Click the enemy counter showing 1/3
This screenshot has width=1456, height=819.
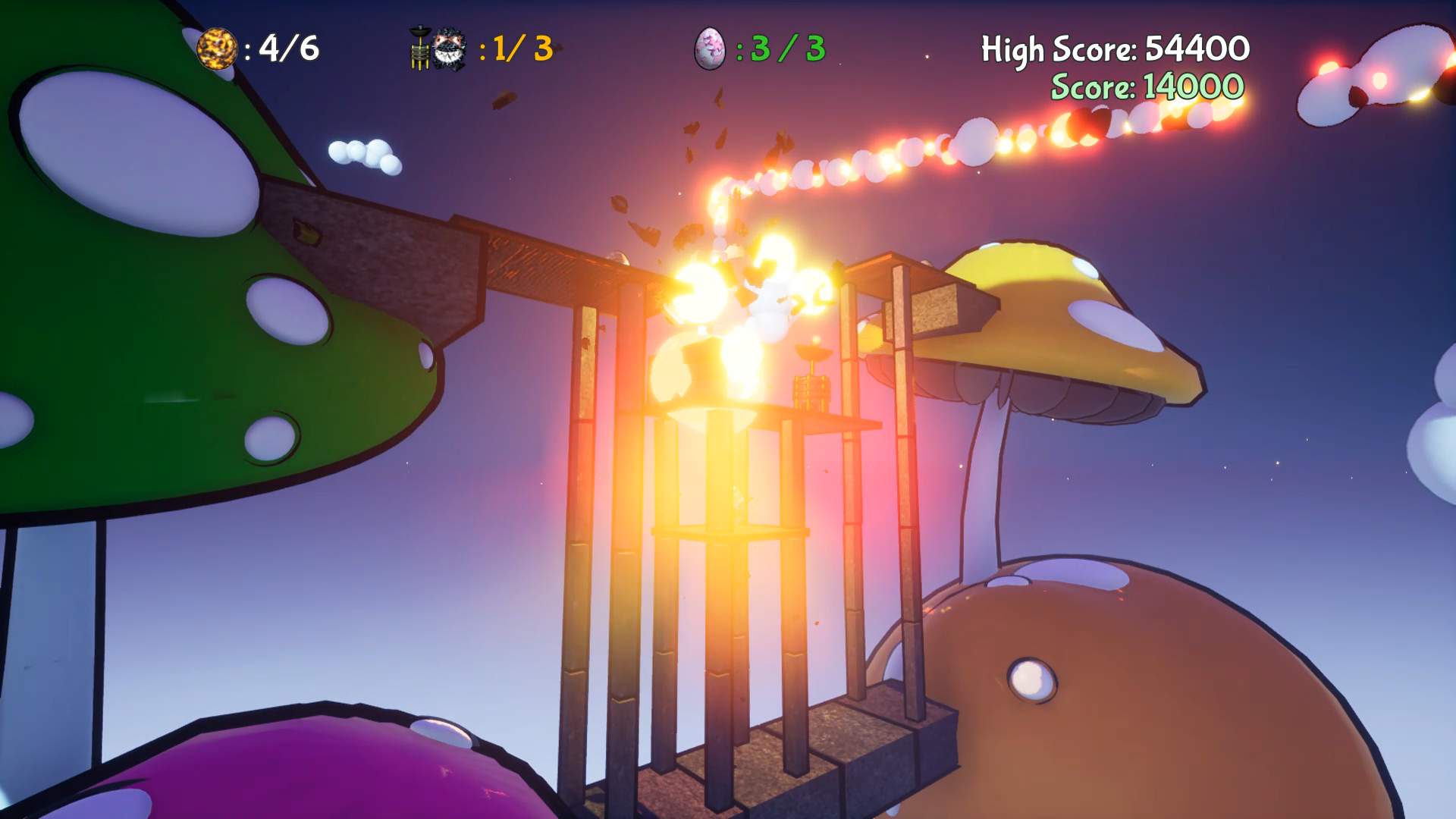tap(517, 49)
